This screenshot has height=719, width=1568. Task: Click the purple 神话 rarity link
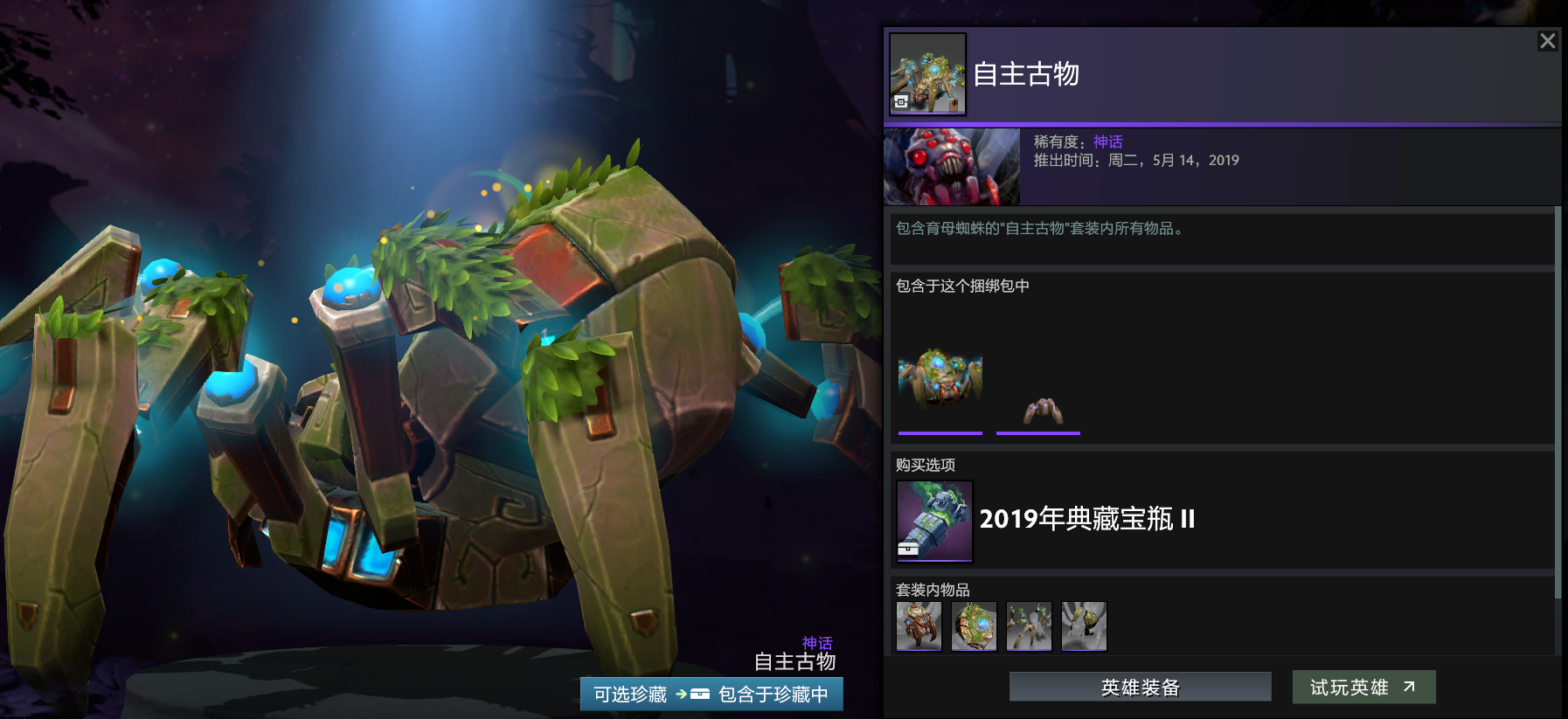point(1107,142)
